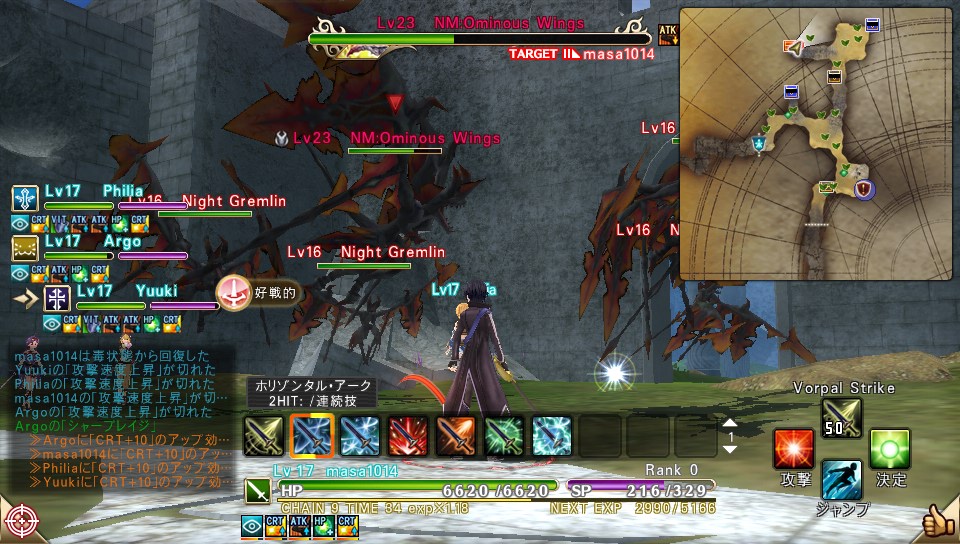Use the yellow sword skill in the first slot

(x=263, y=436)
